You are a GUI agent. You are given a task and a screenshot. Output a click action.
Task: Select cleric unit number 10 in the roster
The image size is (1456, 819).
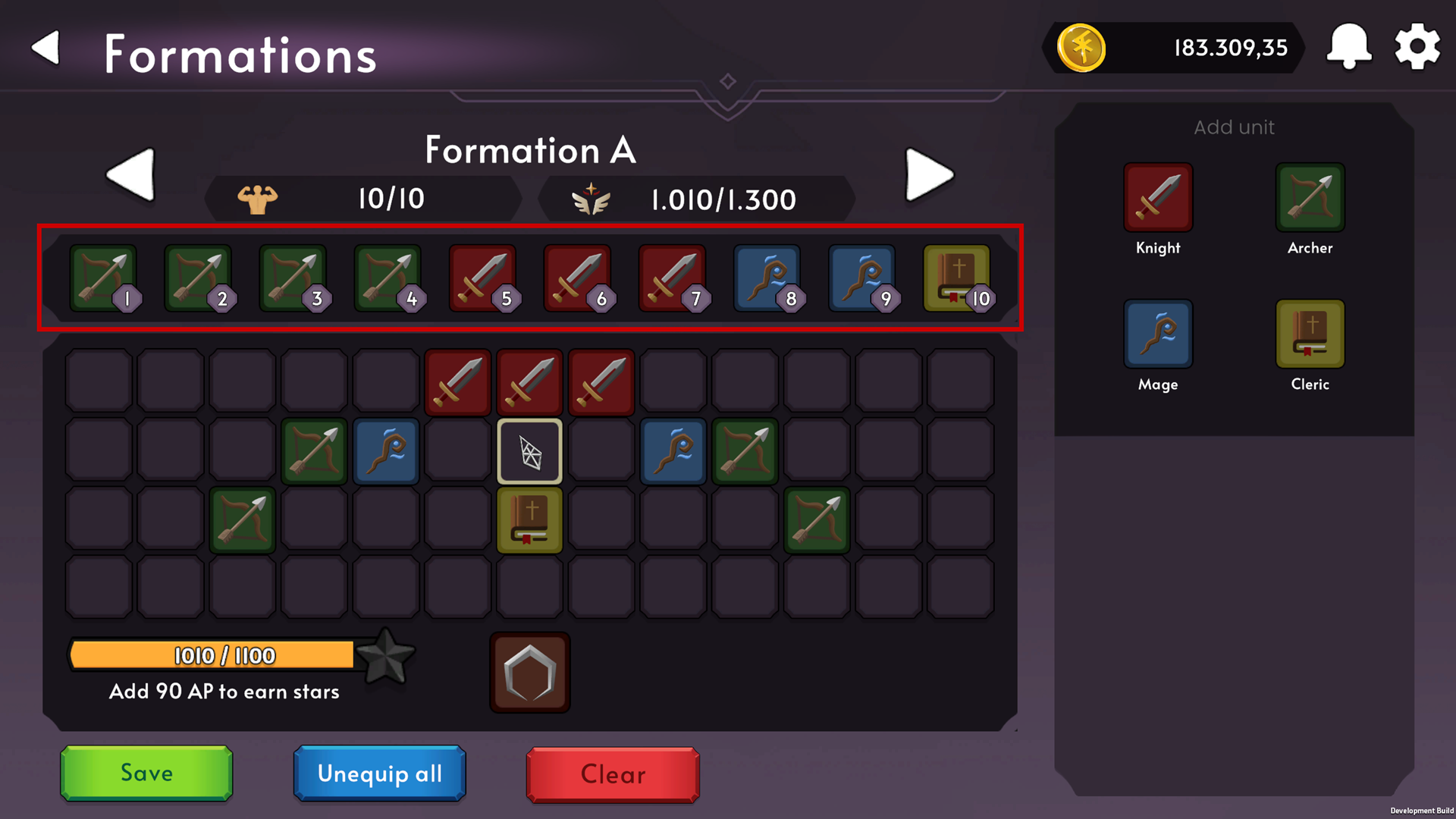point(959,278)
